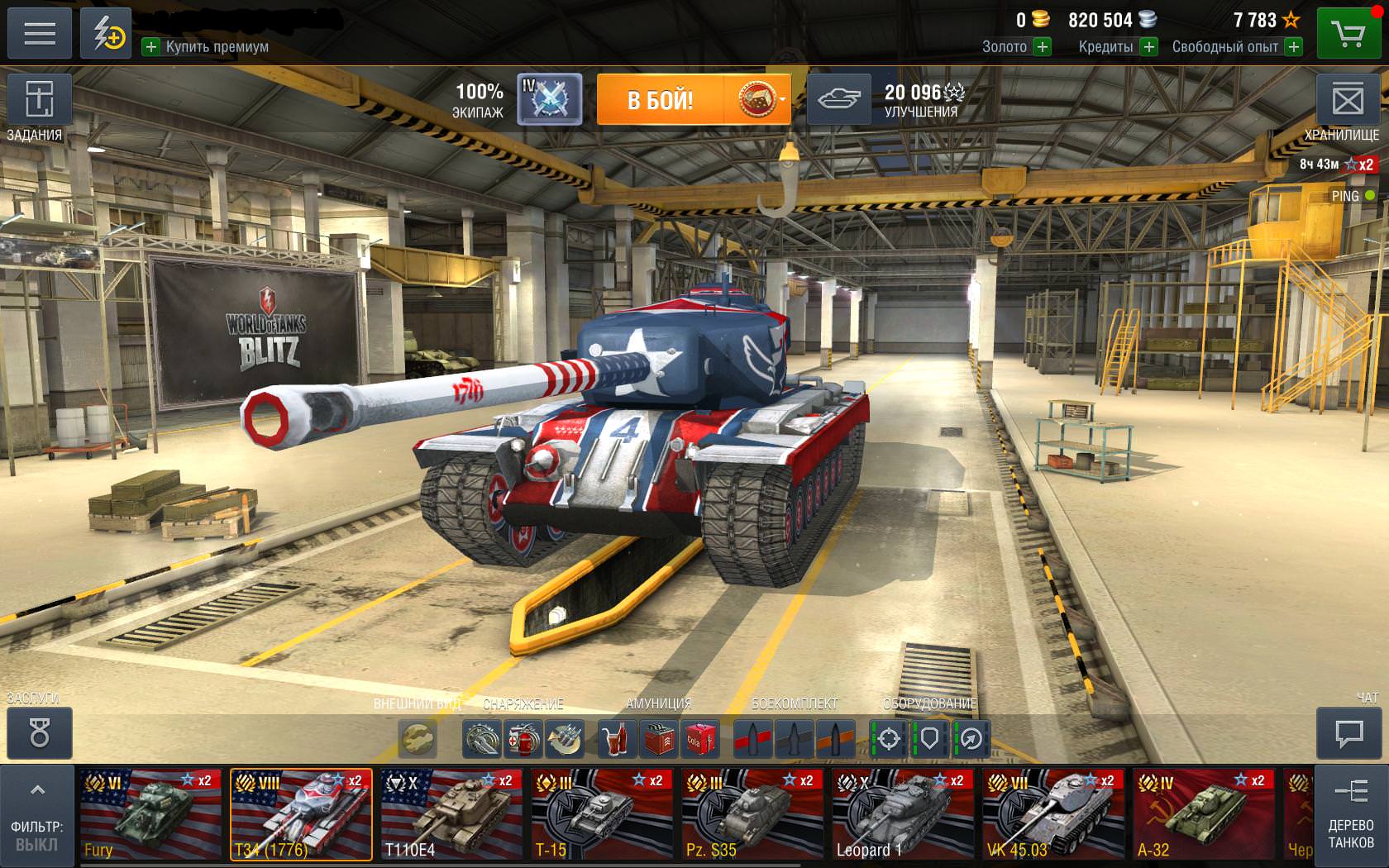The width and height of the screenshot is (1389, 868).
Task: Open the camouflage appearance slot
Action: tap(418, 738)
